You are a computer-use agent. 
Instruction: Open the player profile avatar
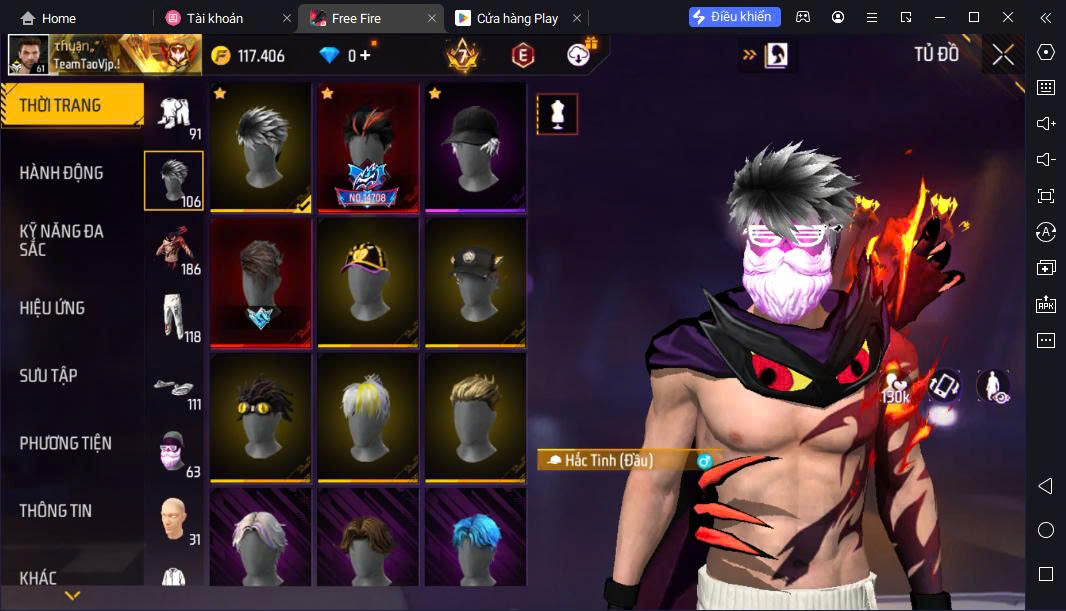pos(29,55)
